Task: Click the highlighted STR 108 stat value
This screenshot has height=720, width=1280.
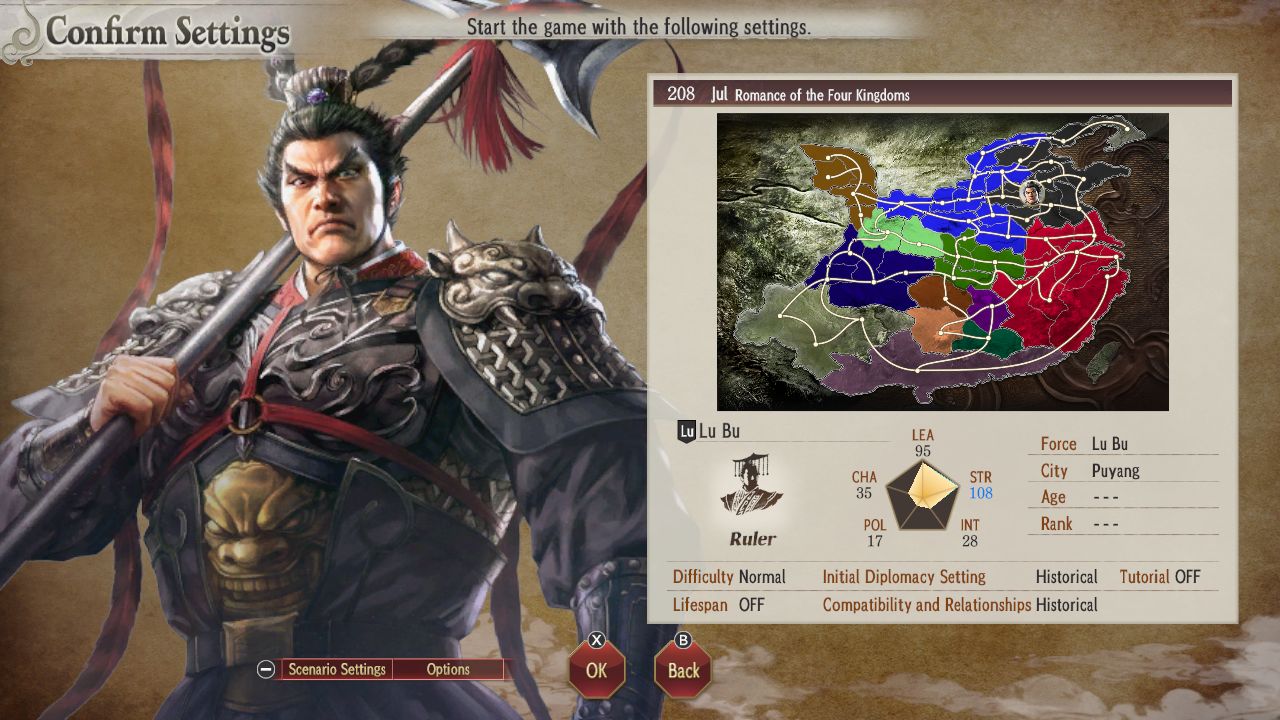Action: [x=983, y=491]
